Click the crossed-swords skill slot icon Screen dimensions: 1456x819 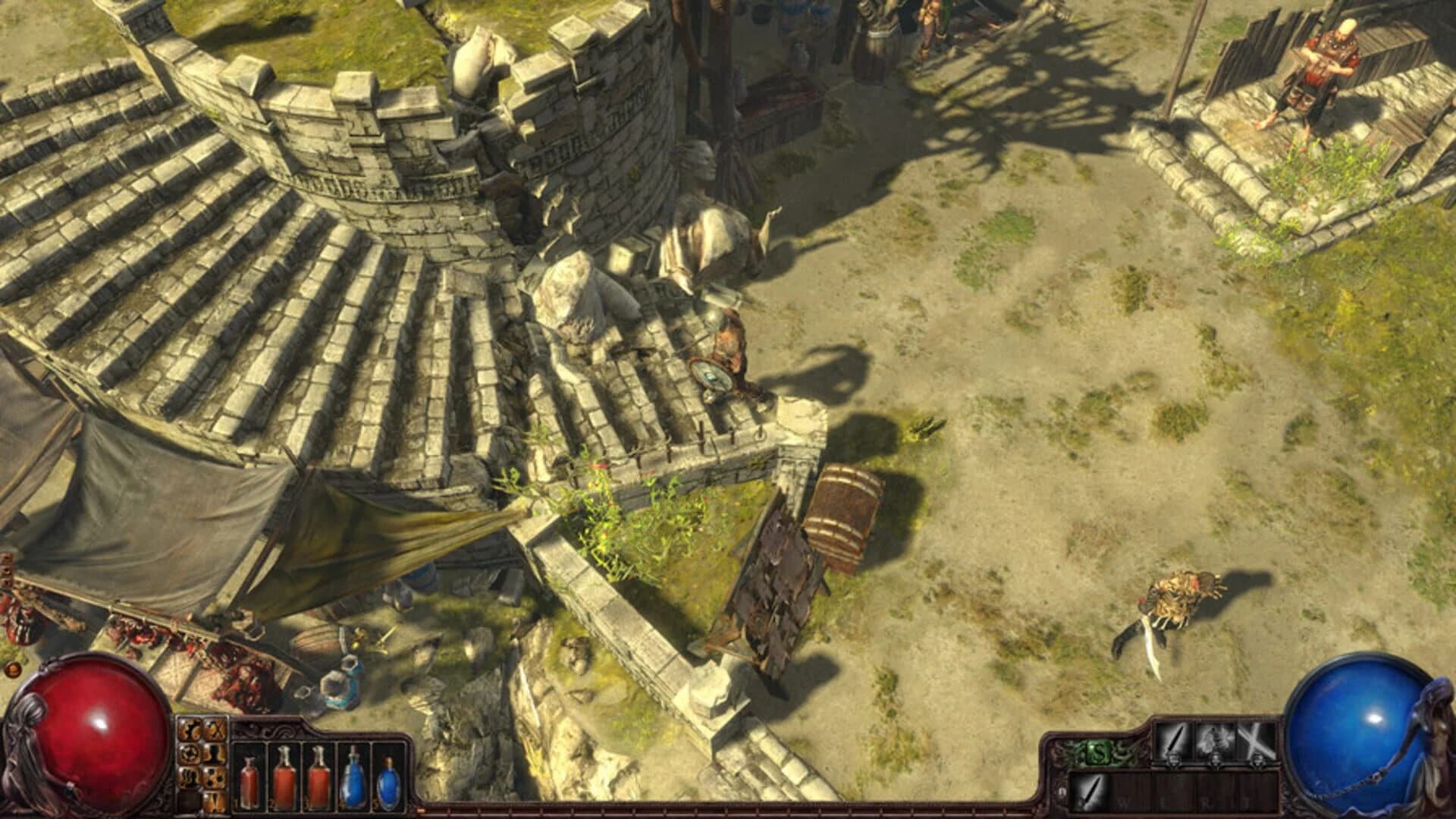click(x=1257, y=740)
